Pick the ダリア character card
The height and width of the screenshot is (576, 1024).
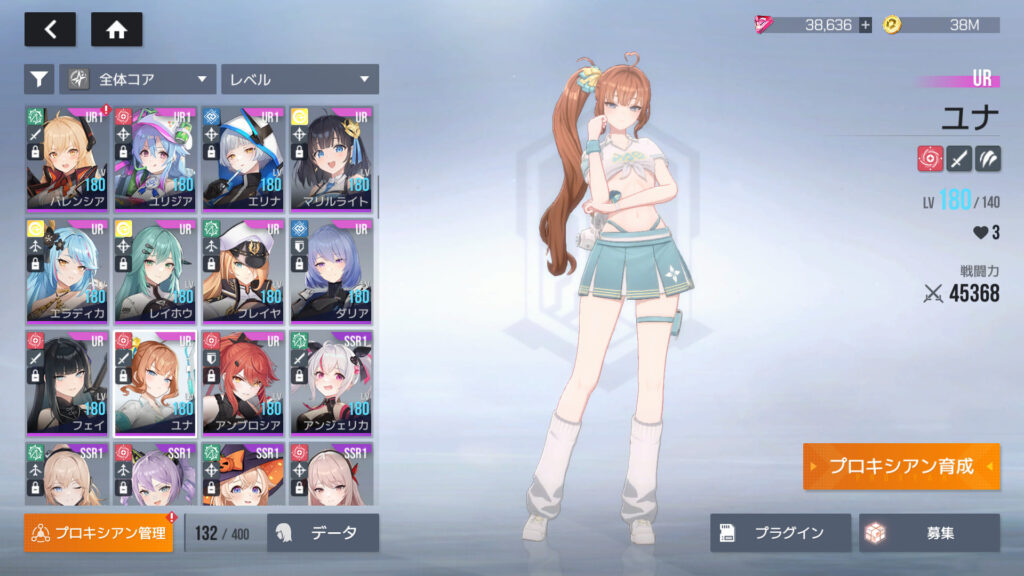331,270
